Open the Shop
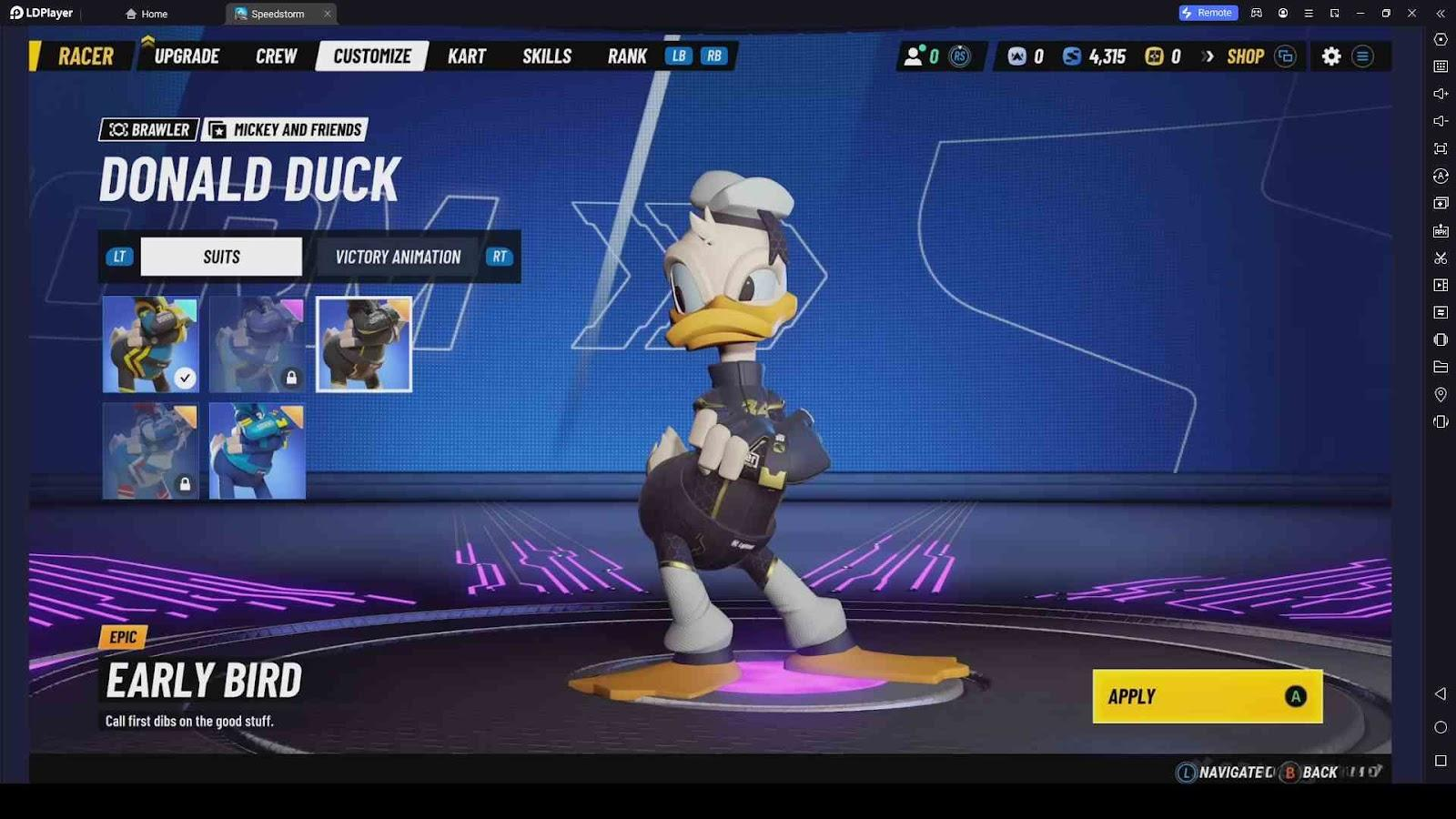Viewport: 1456px width, 819px height. [1245, 56]
